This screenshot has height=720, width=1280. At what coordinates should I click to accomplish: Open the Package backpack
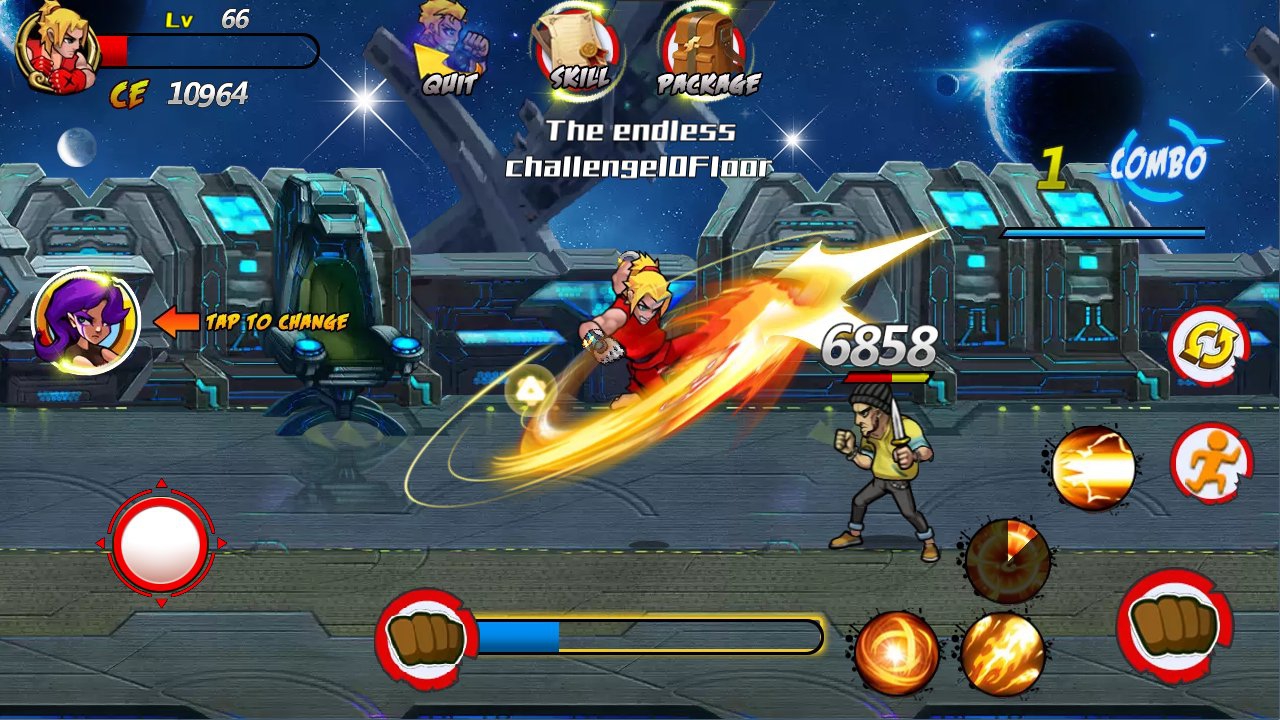pos(708,50)
